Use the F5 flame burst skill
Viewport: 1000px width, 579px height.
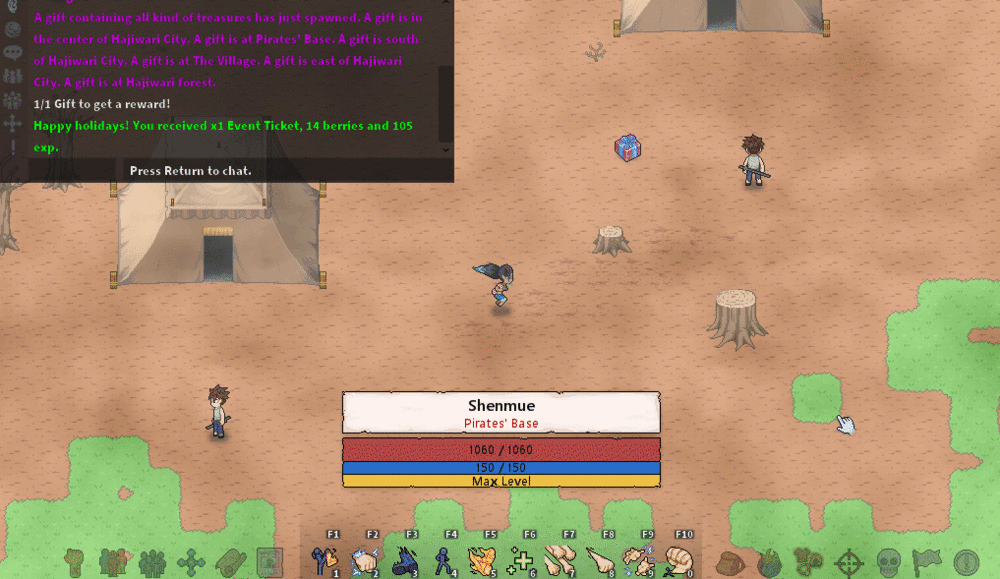point(482,559)
